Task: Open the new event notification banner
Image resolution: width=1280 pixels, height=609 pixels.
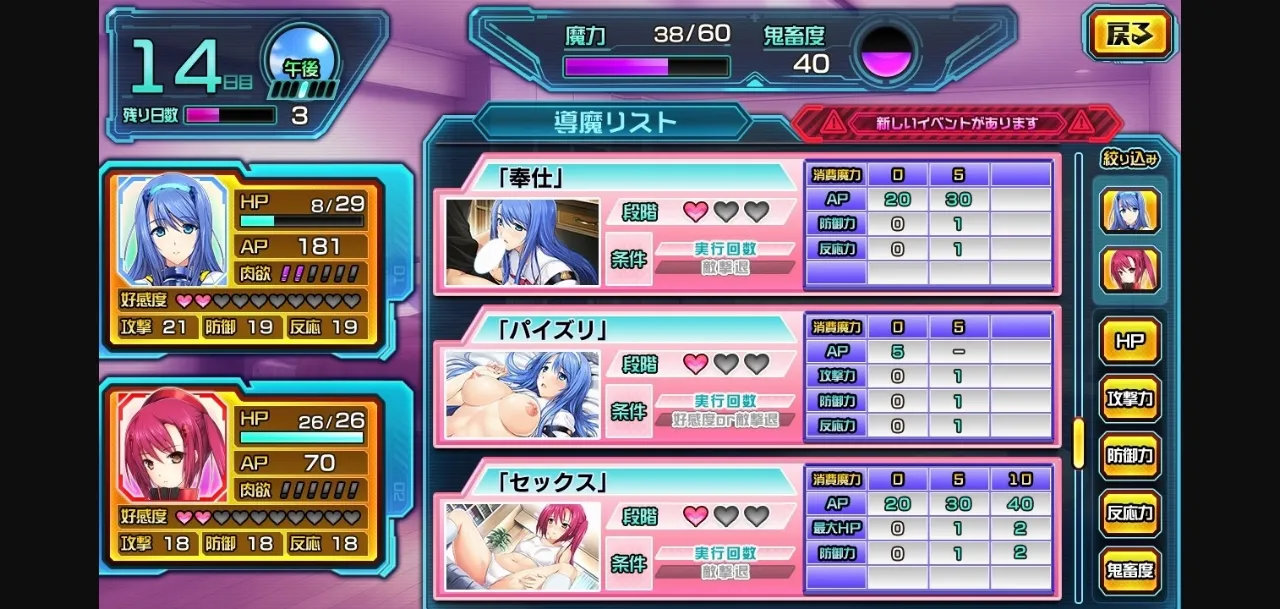Action: coord(956,124)
